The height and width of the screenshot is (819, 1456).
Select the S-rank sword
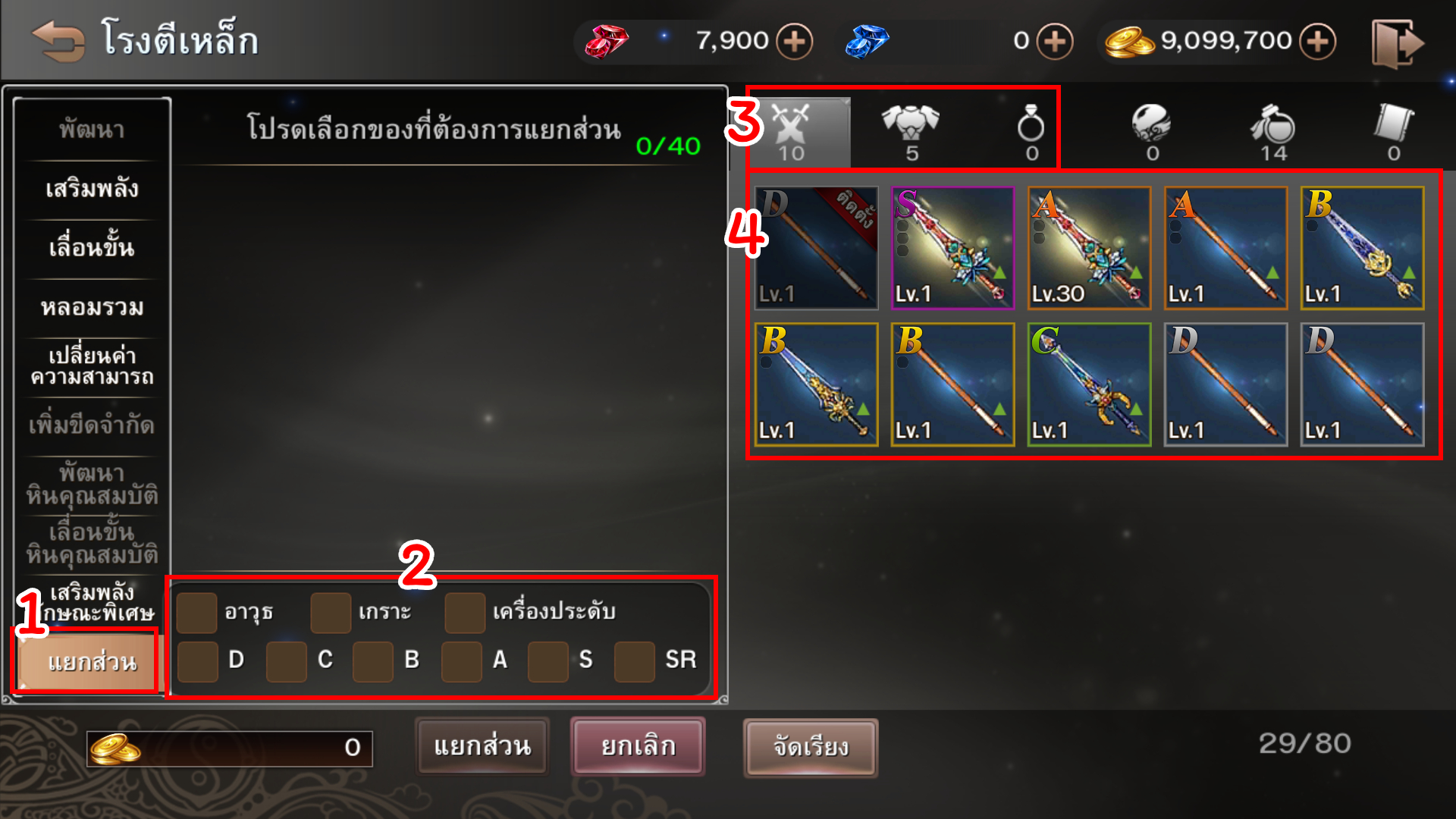952,248
